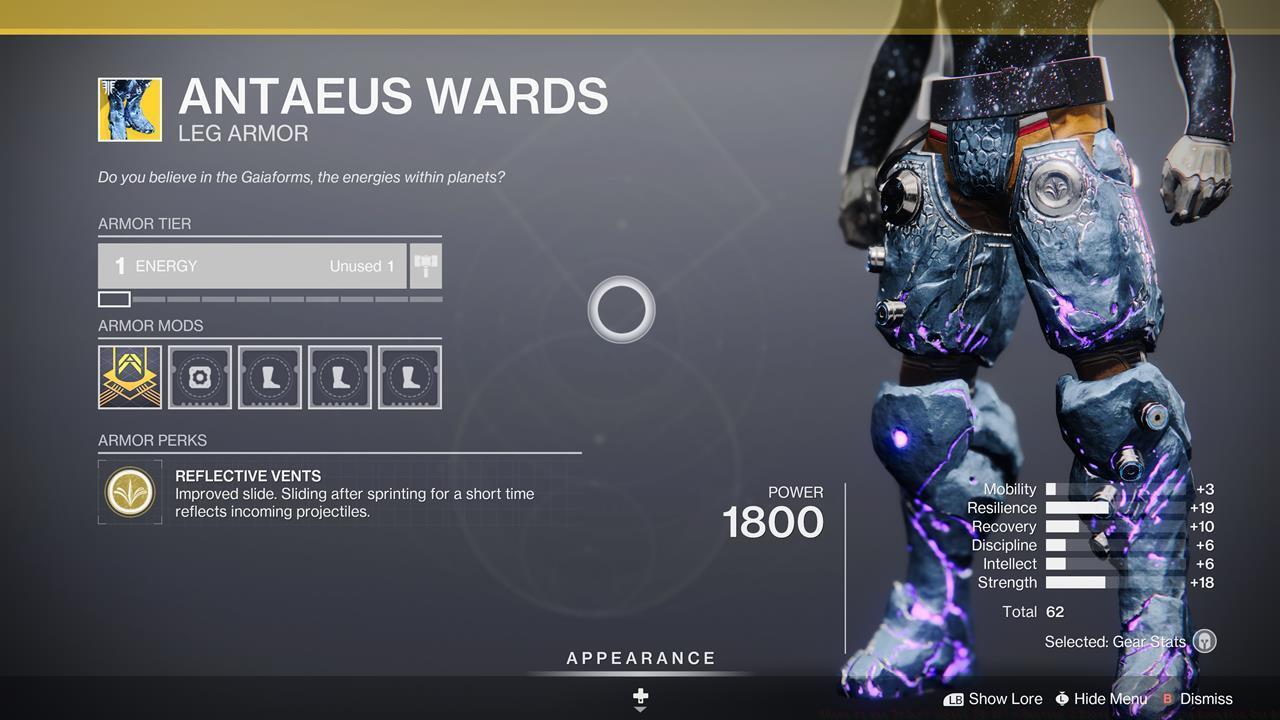Toggle the Gear Stats helmet icon

click(x=1205, y=641)
